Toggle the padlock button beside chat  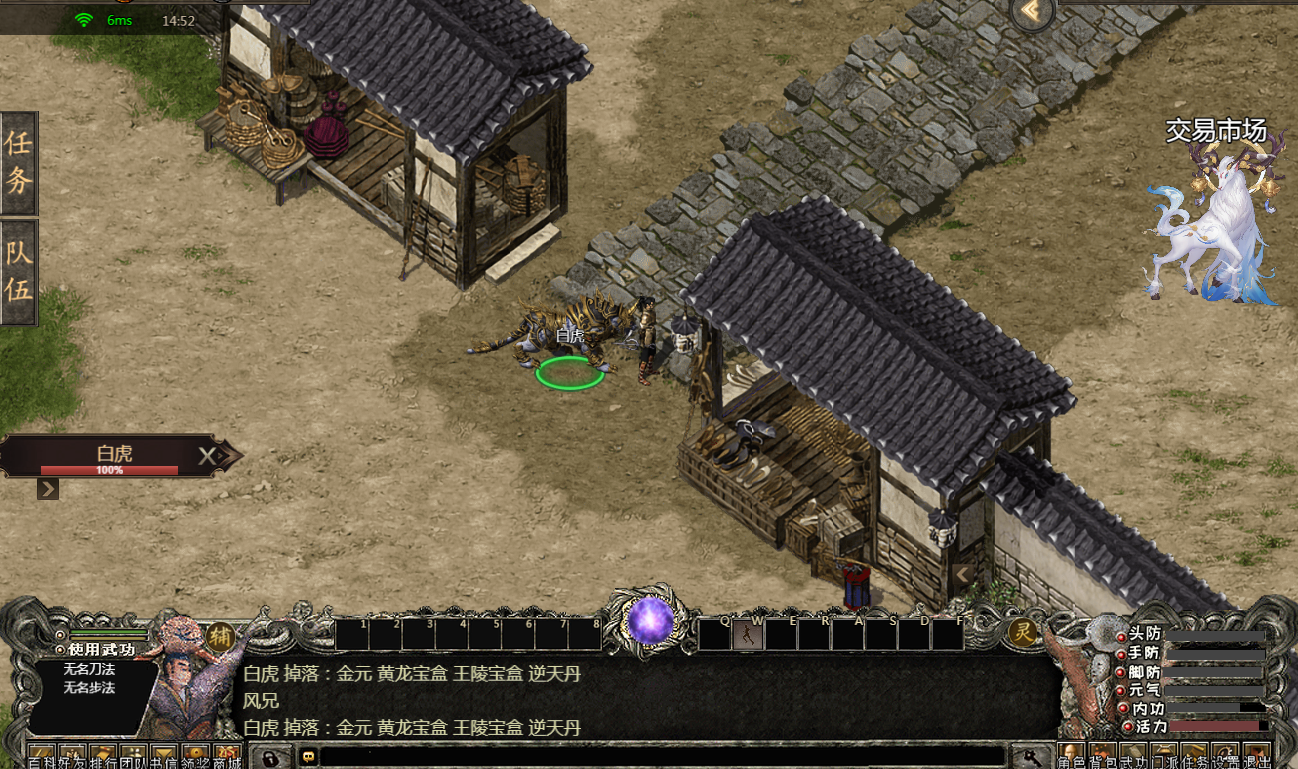[269, 756]
